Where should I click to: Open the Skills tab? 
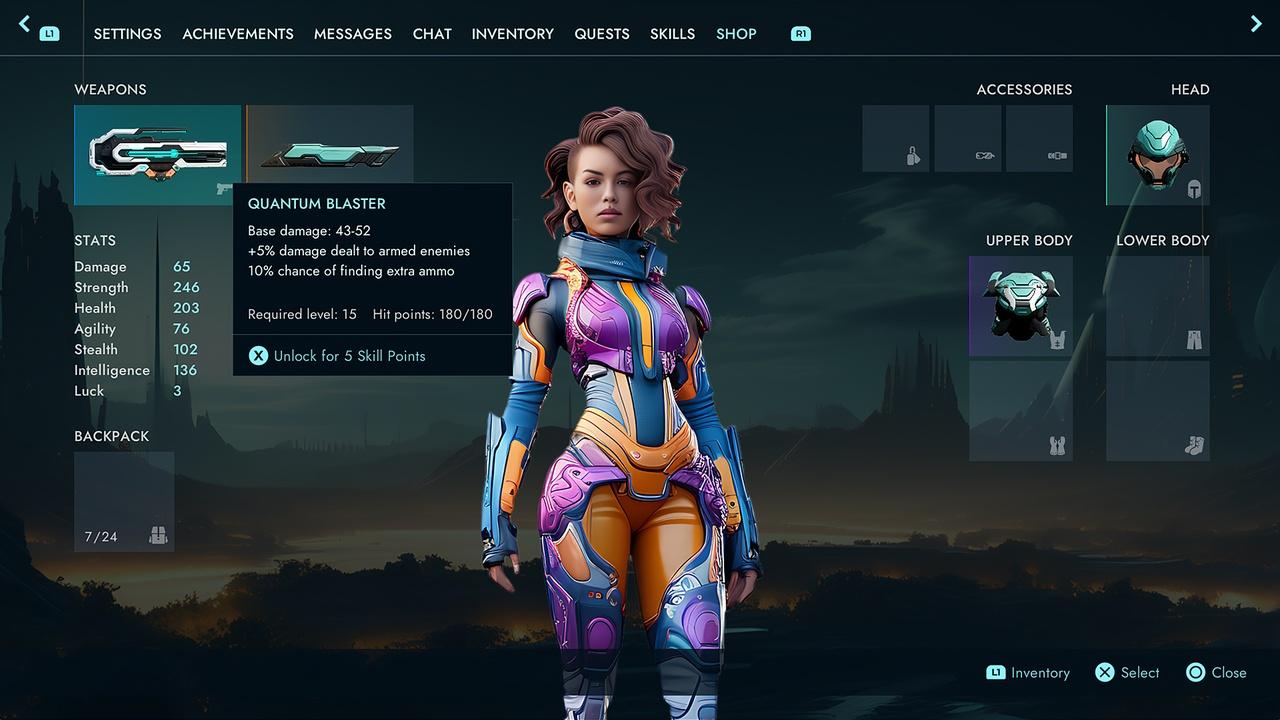[672, 34]
